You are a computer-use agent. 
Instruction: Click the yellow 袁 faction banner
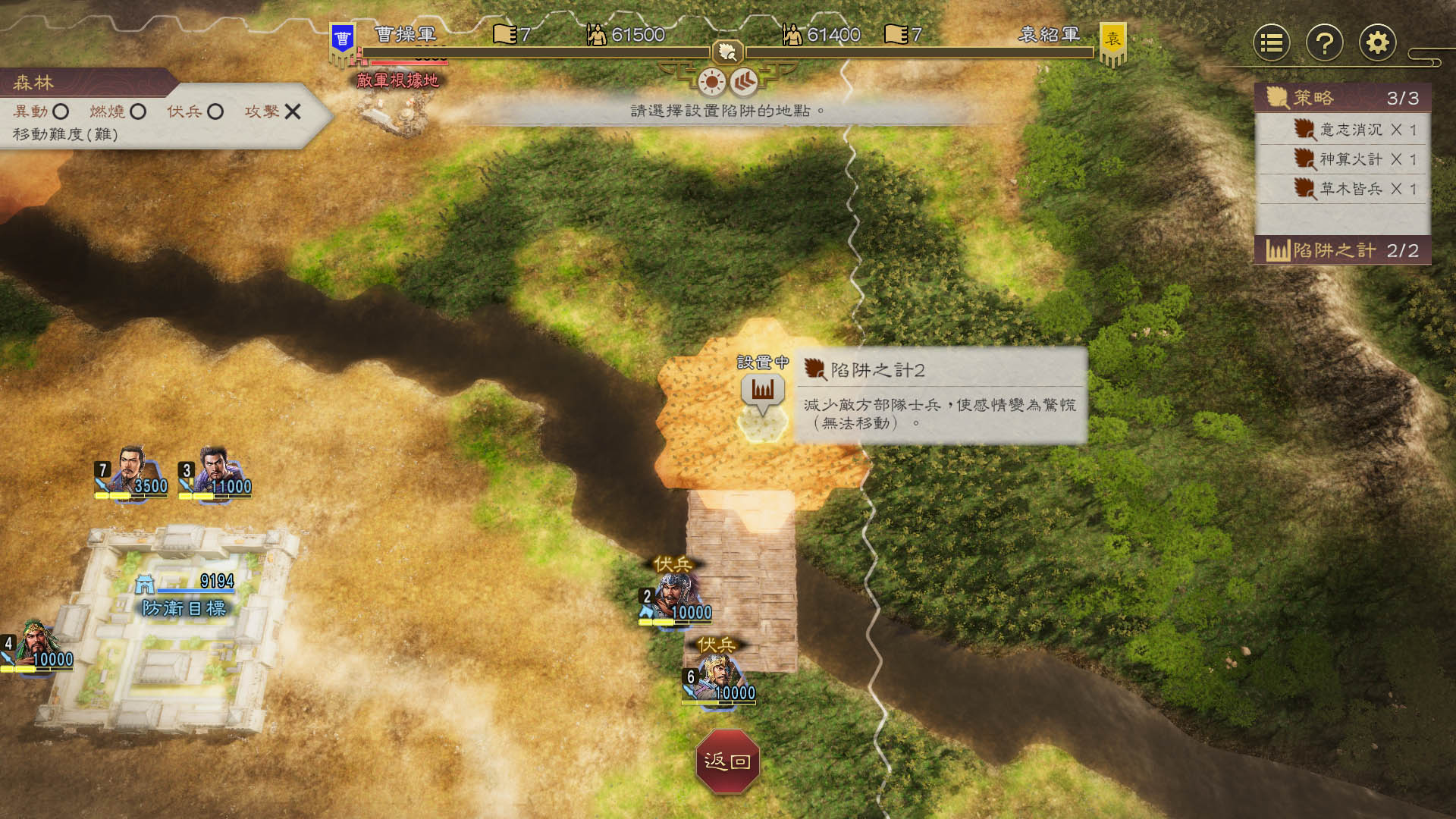tap(1112, 40)
